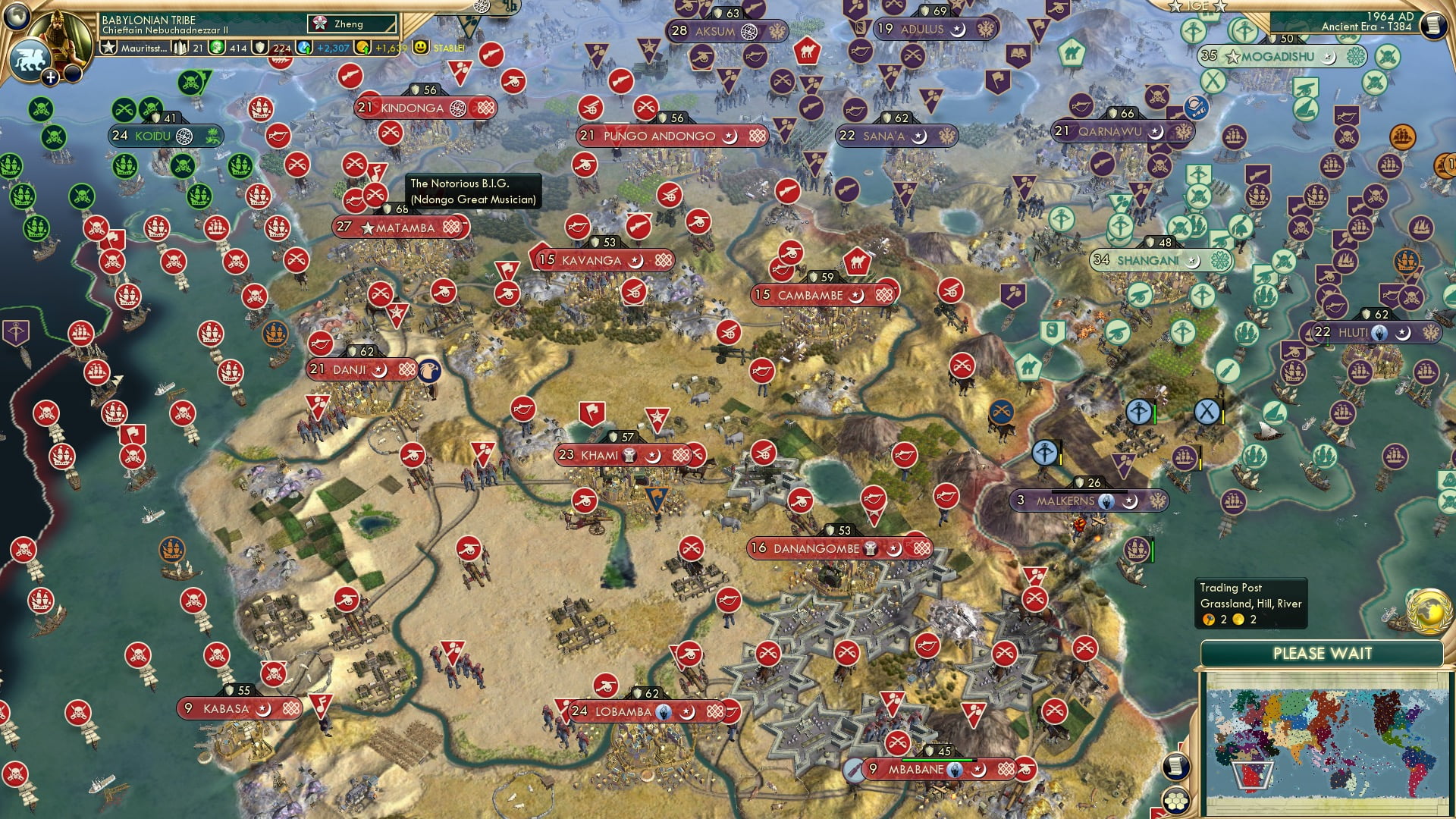This screenshot has width=1456, height=819.
Task: Click the STABLE! status text
Action: (448, 49)
